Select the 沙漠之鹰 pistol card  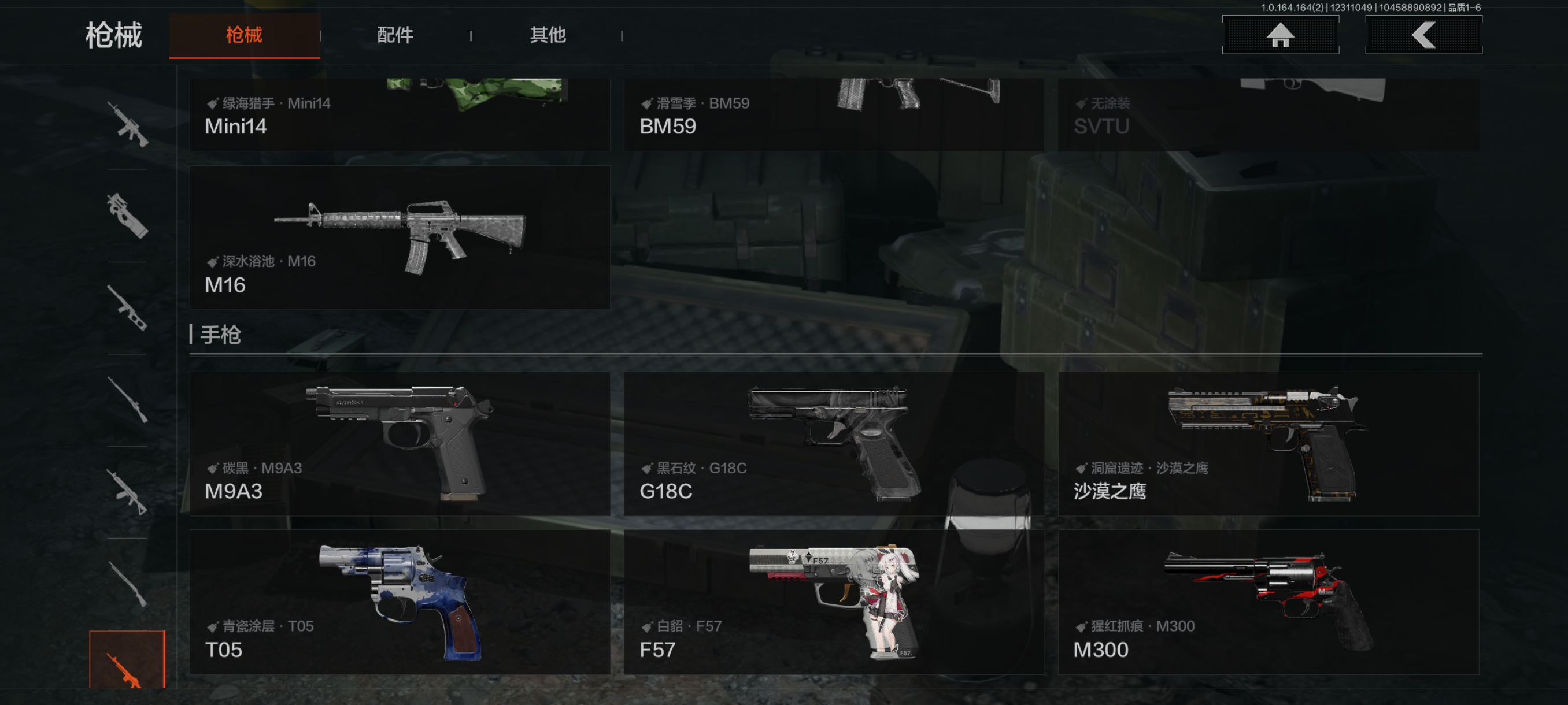point(1268,443)
